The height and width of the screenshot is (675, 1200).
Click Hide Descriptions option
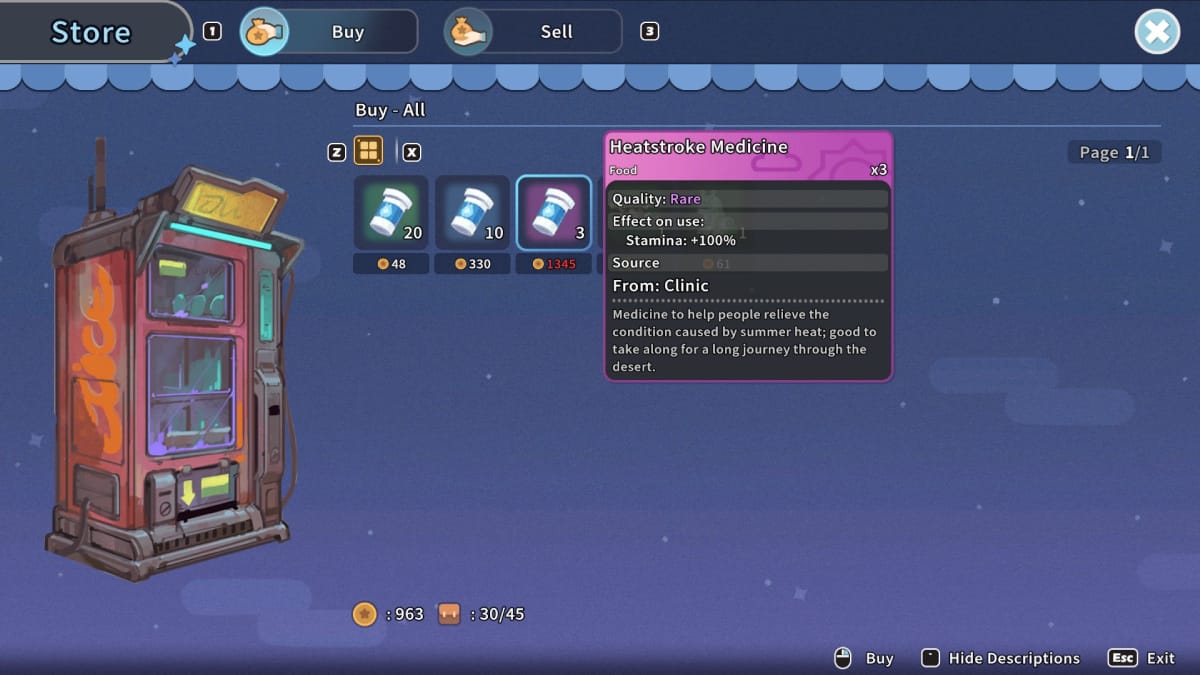pos(1013,658)
